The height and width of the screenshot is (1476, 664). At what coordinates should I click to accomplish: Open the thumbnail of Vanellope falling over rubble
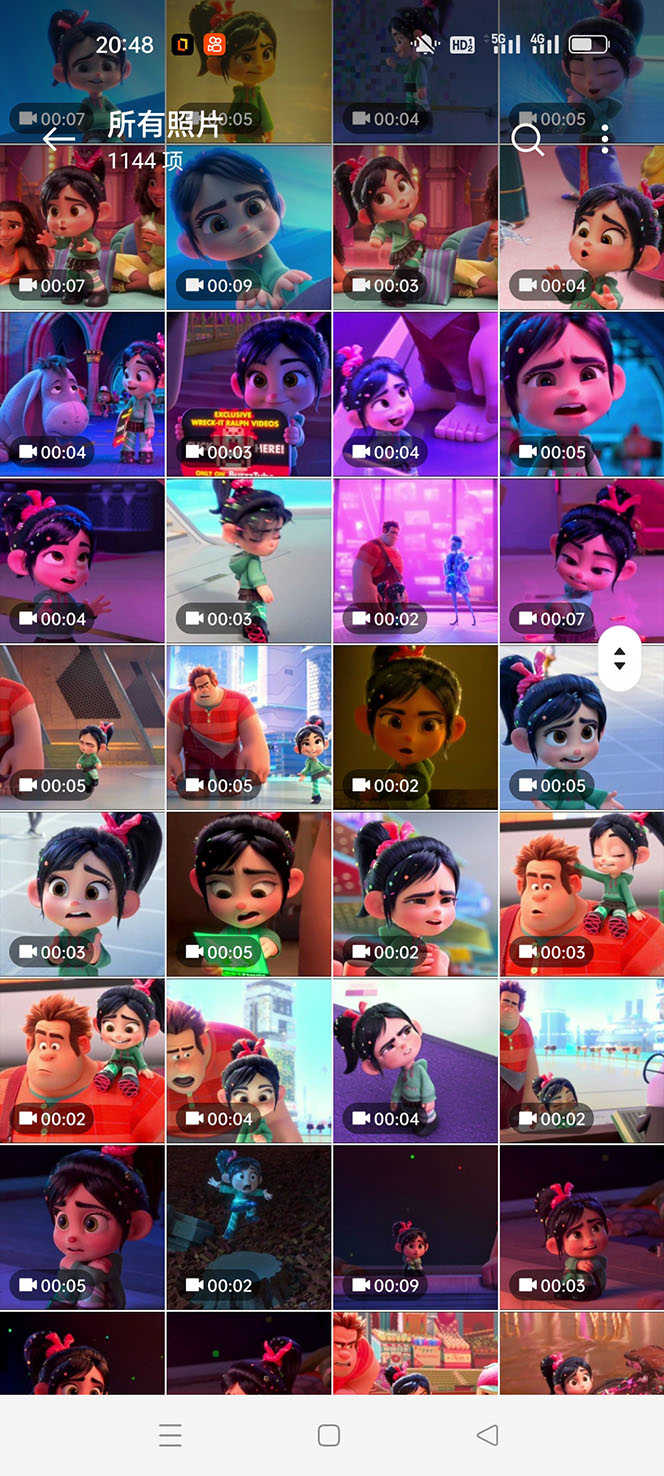(x=249, y=1227)
